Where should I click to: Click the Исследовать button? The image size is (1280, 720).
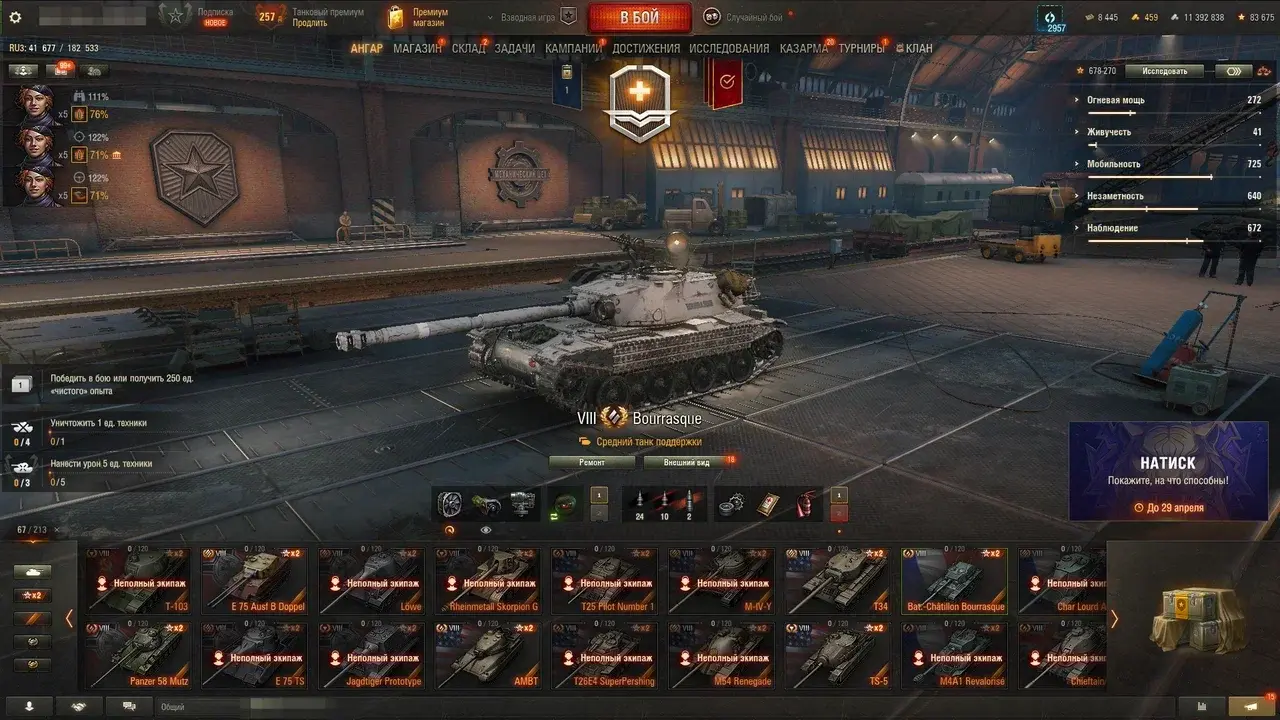[x=1164, y=71]
